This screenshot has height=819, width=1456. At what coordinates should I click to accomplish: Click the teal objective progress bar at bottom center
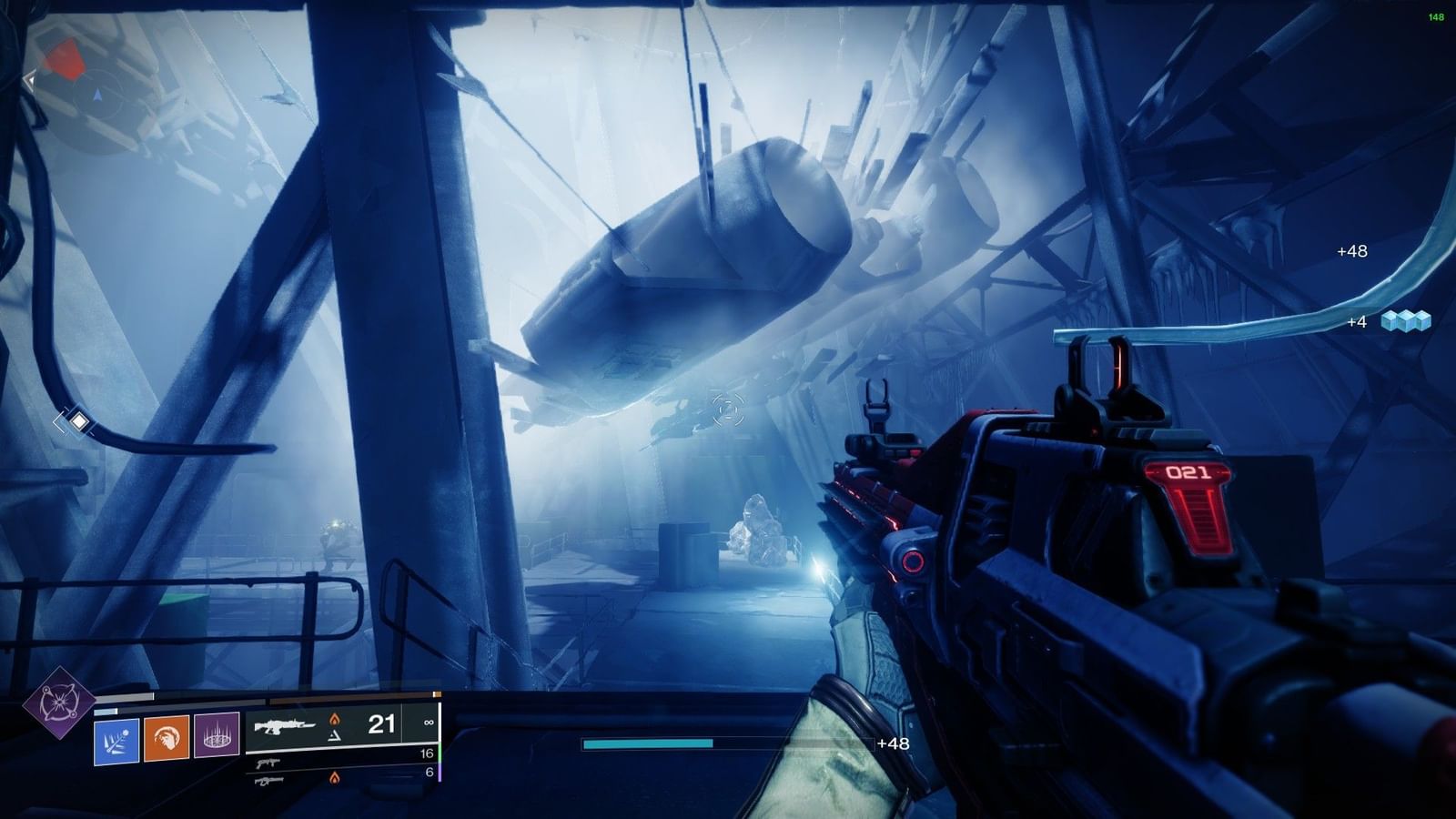646,744
